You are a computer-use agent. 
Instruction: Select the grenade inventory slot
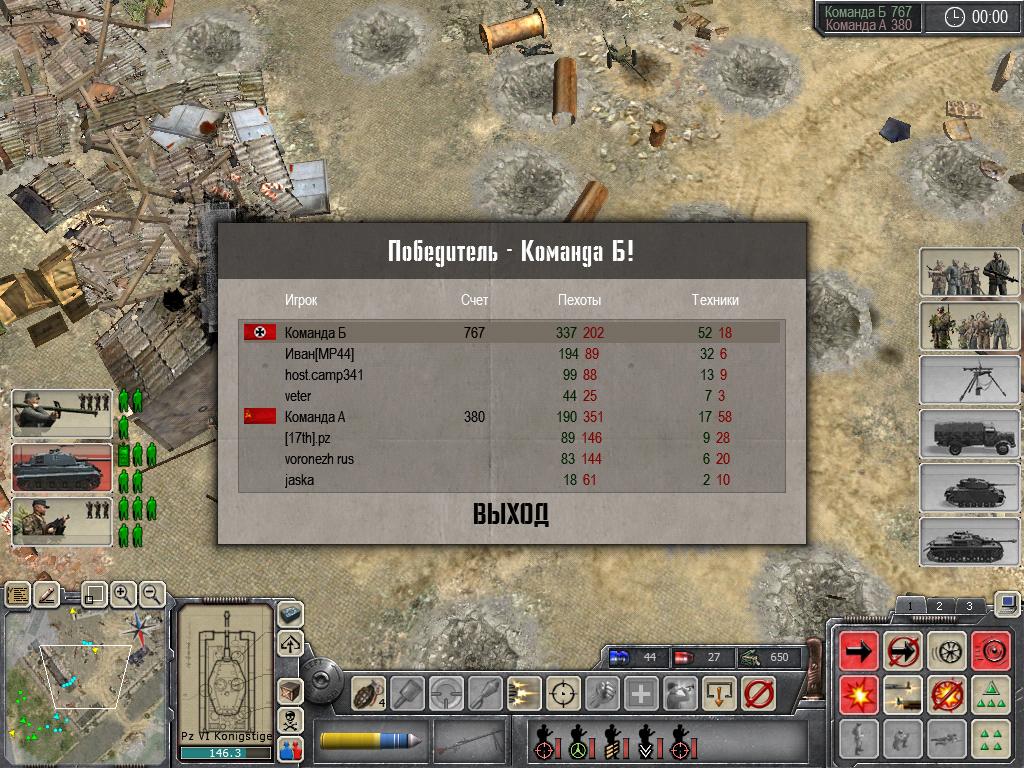[369, 692]
